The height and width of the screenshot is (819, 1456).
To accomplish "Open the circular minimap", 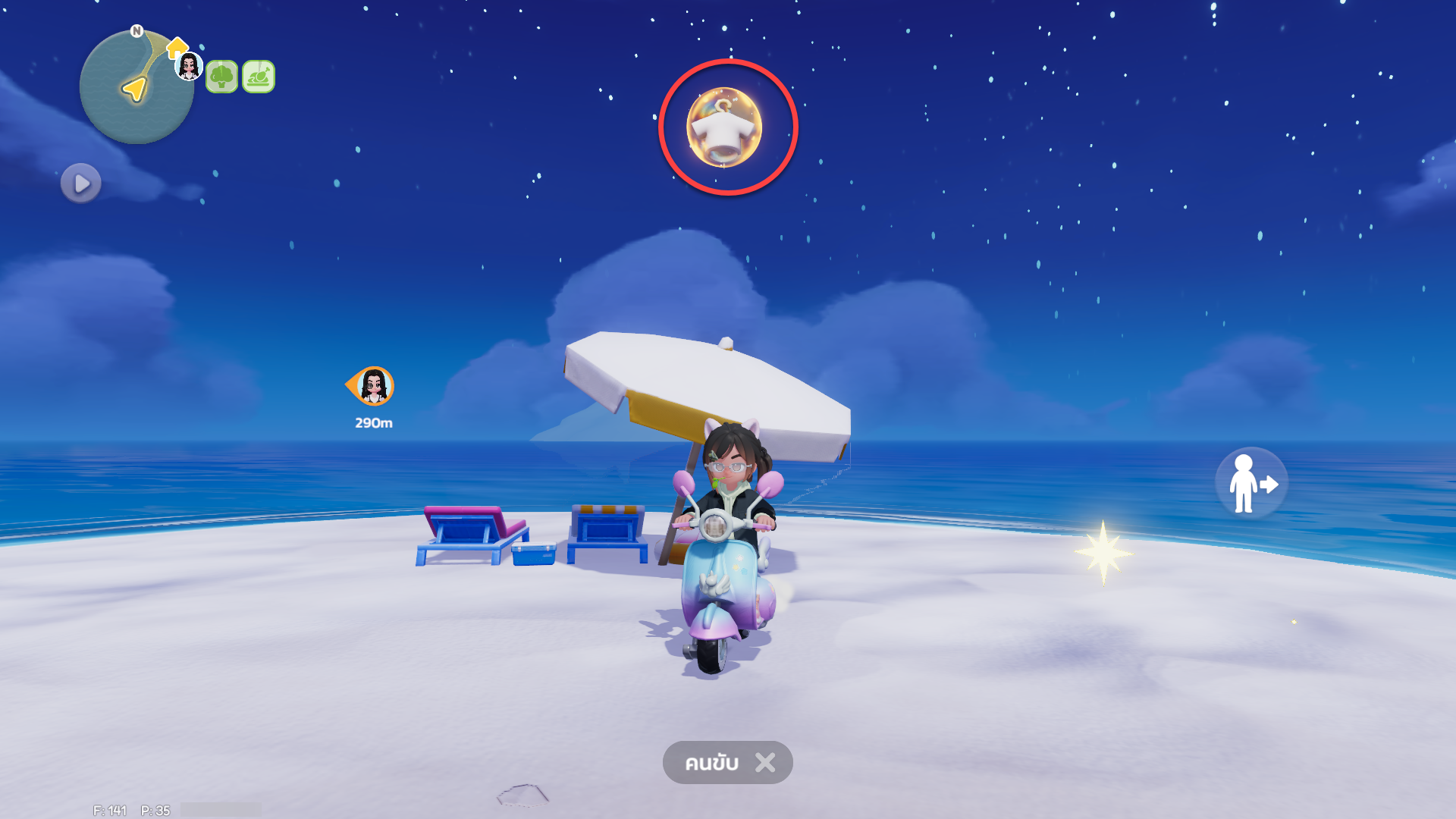I will [135, 88].
